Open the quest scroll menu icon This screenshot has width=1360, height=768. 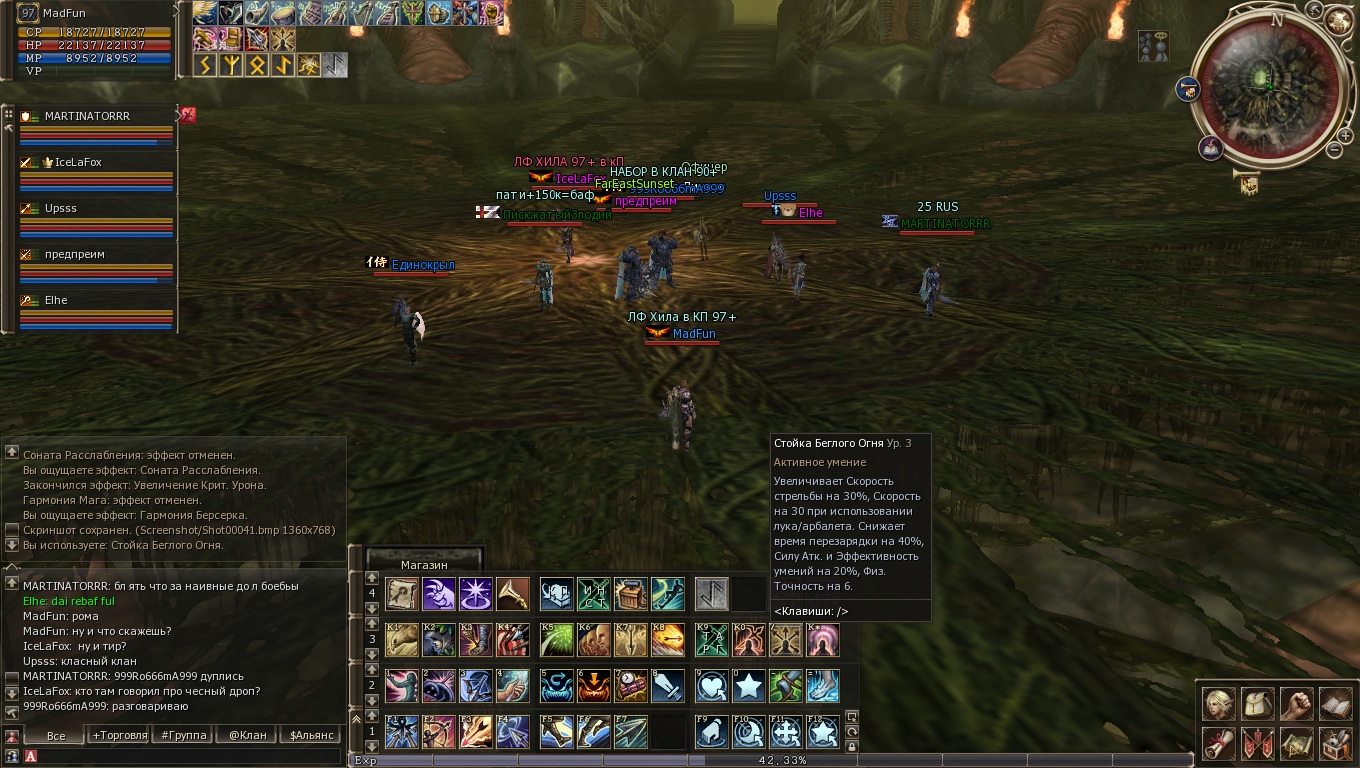coord(1218,743)
